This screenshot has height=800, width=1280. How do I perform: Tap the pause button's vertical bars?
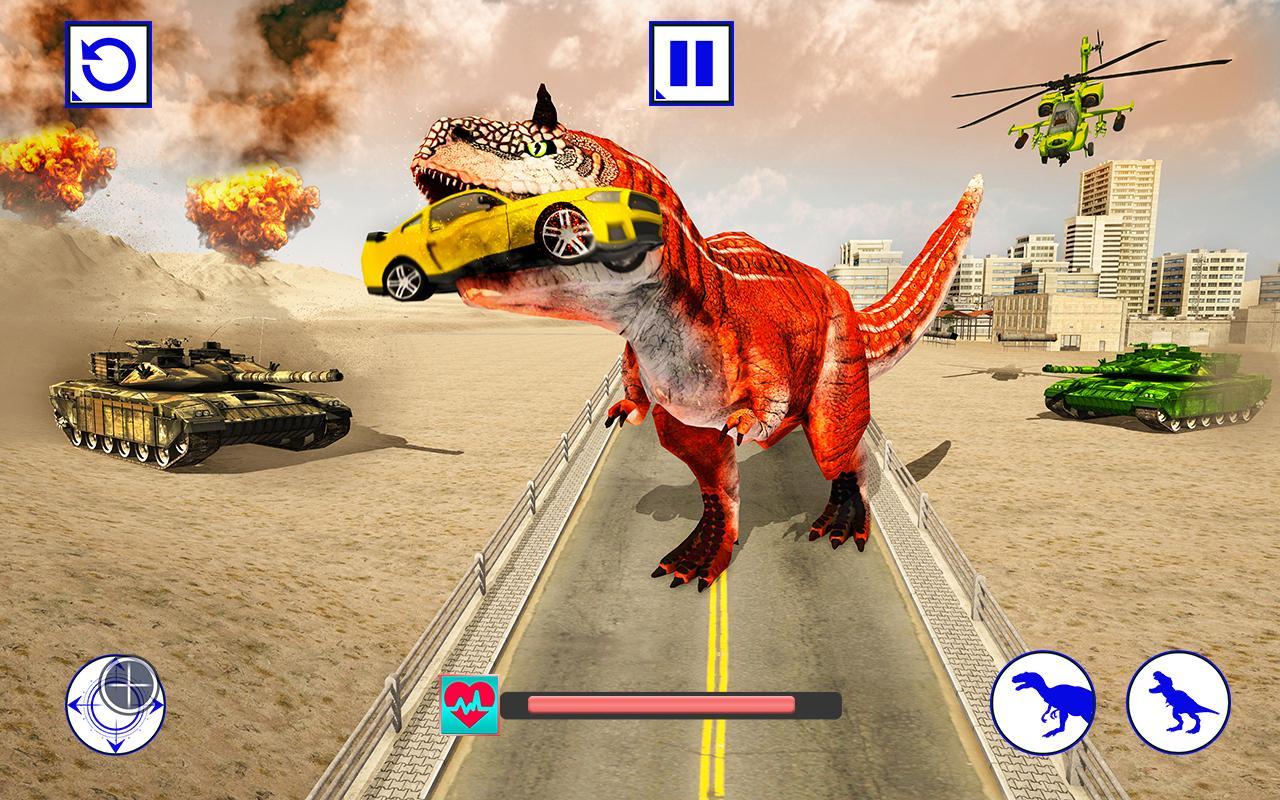point(694,63)
